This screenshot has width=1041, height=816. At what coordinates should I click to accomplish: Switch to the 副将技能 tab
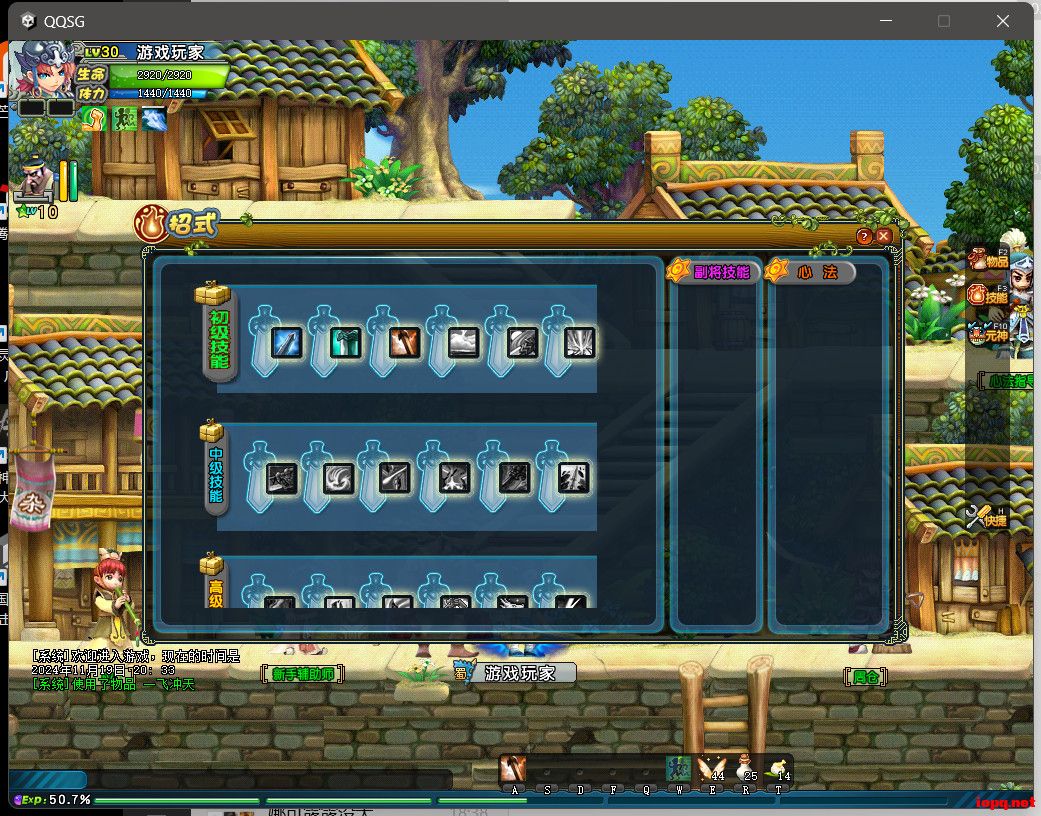coord(715,271)
